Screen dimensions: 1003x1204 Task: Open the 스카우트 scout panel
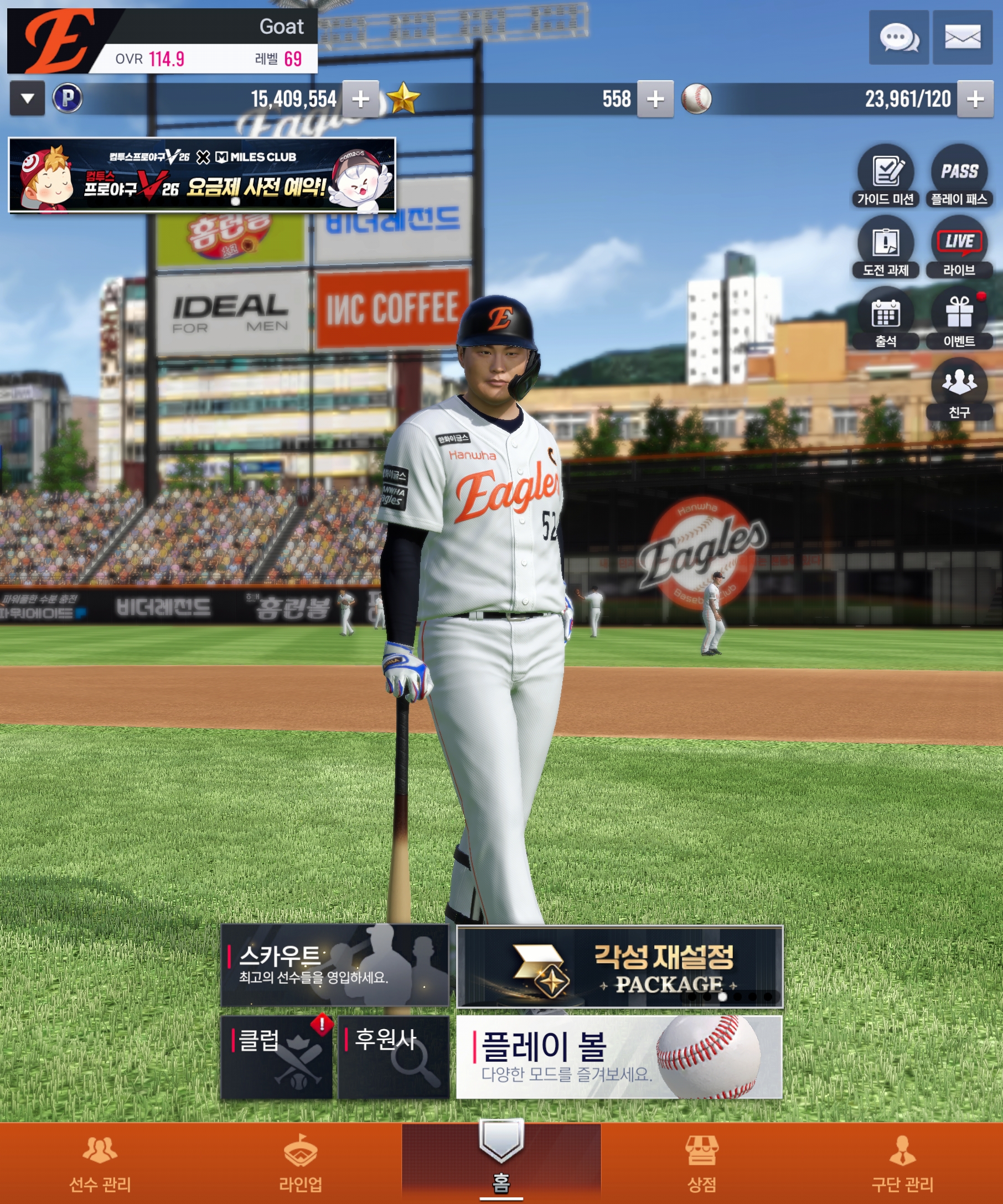coord(334,966)
